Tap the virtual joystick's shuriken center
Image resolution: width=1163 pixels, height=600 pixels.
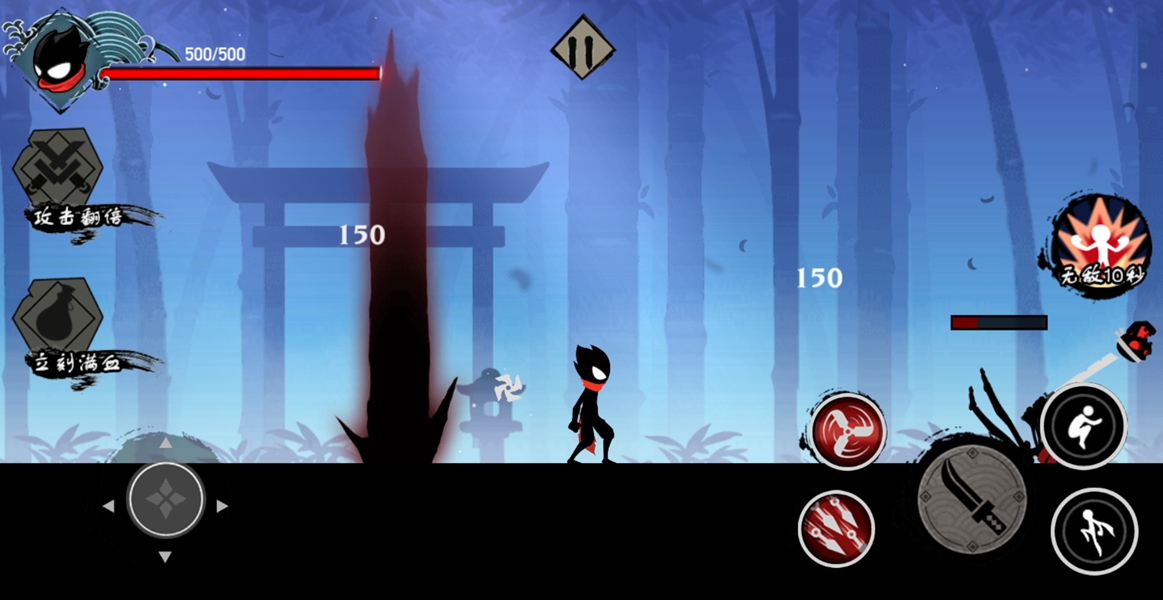pos(166,500)
